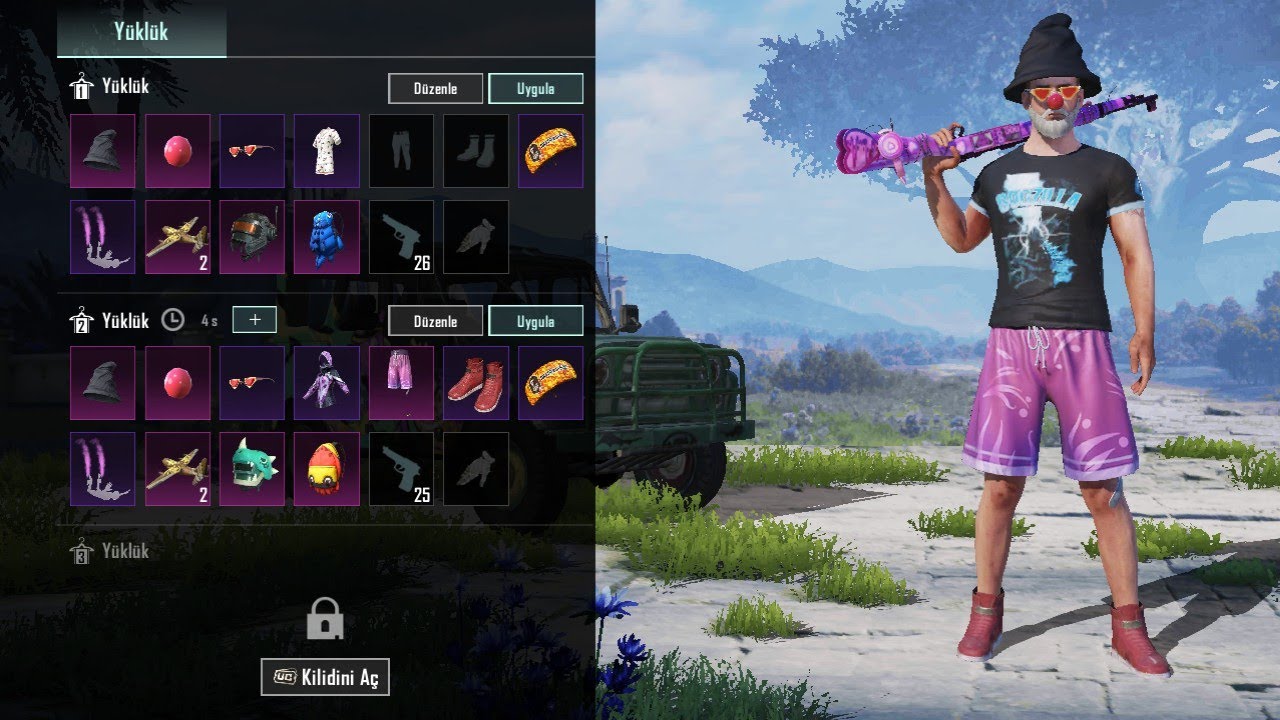Select the pink shorts slot
1280x720 pixels.
tap(401, 383)
